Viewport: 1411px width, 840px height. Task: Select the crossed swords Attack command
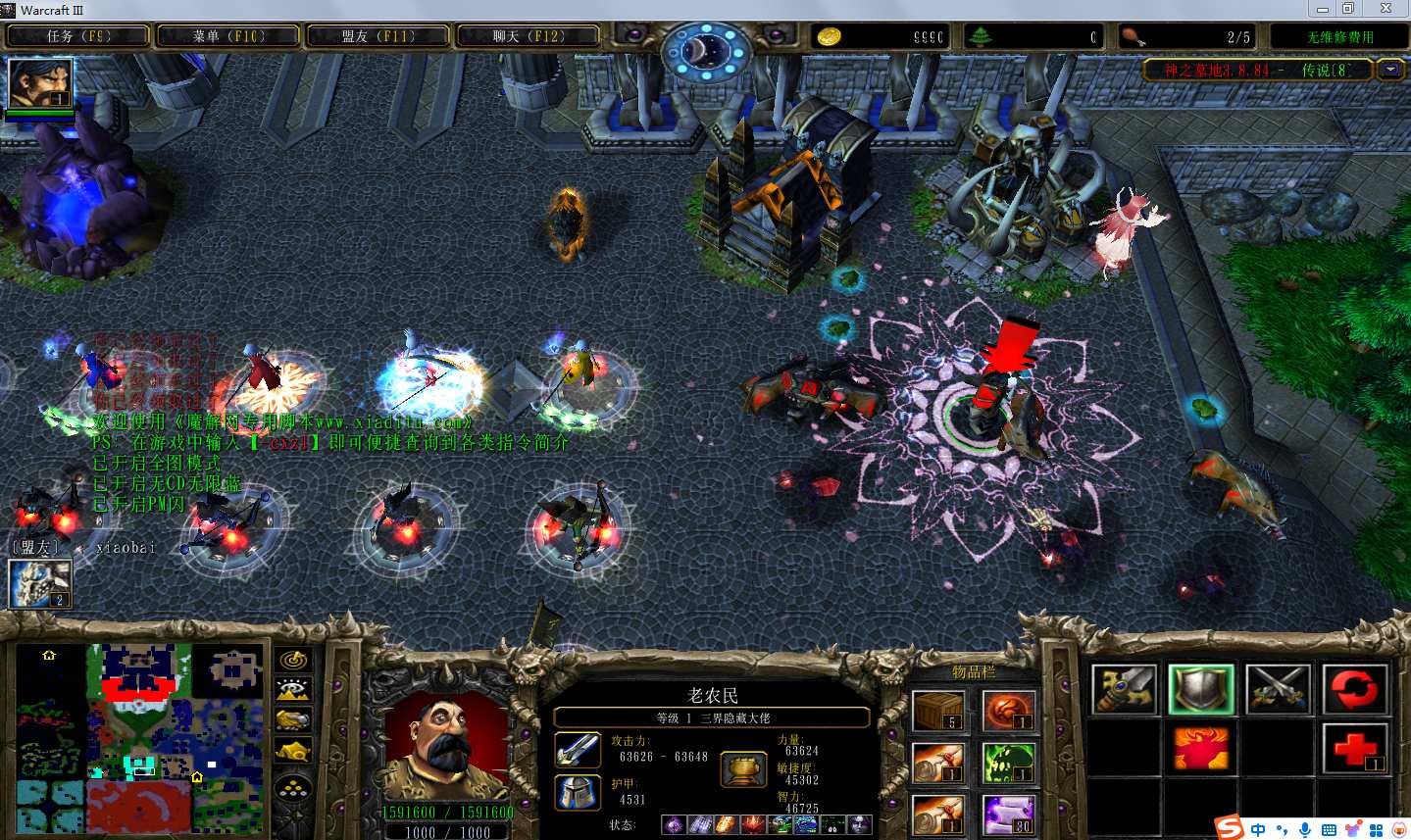coord(1278,689)
